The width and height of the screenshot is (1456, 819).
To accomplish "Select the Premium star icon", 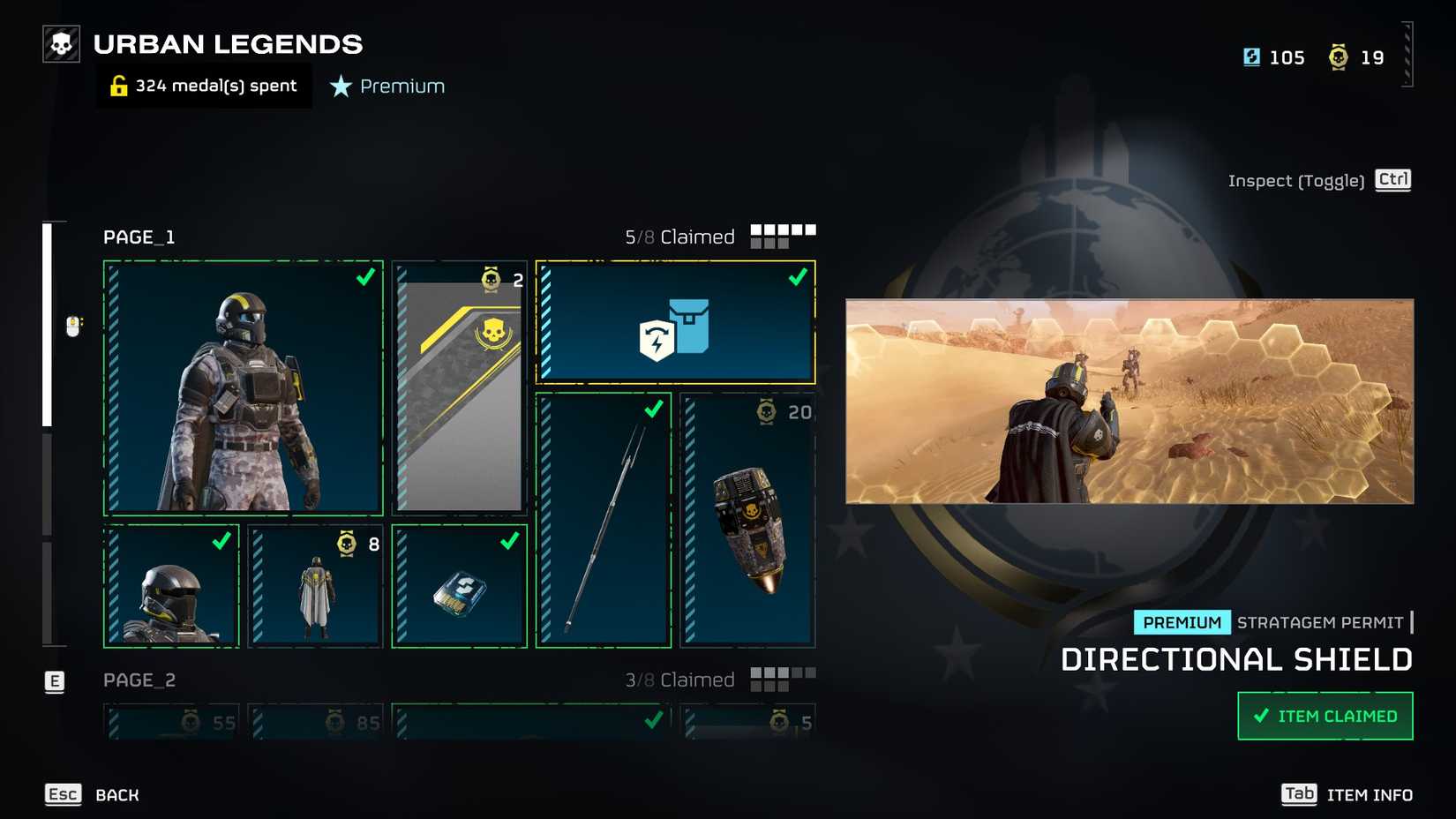I will pyautogui.click(x=339, y=86).
